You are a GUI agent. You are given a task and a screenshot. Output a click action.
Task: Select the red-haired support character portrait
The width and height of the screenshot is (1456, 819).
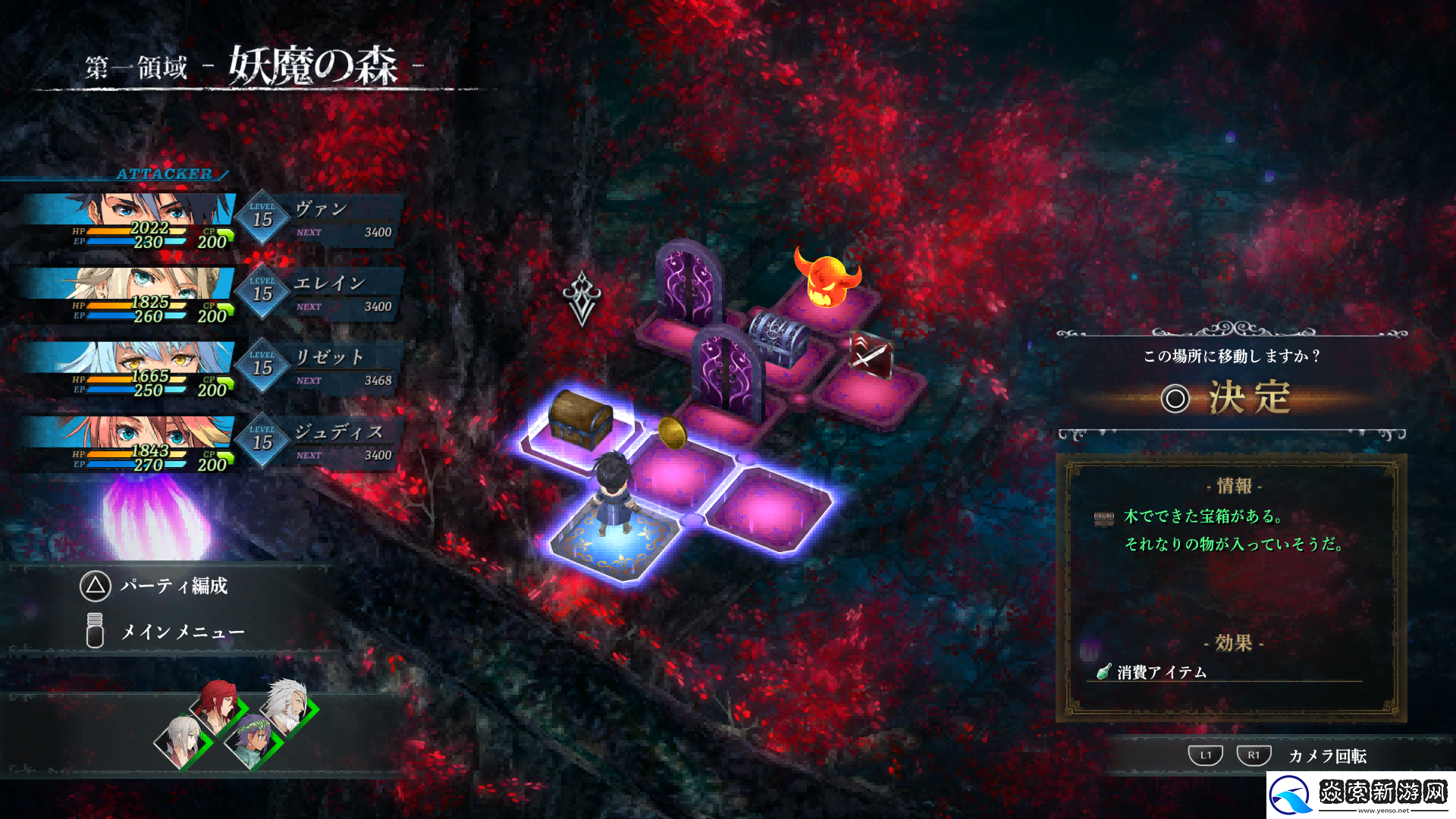218,704
